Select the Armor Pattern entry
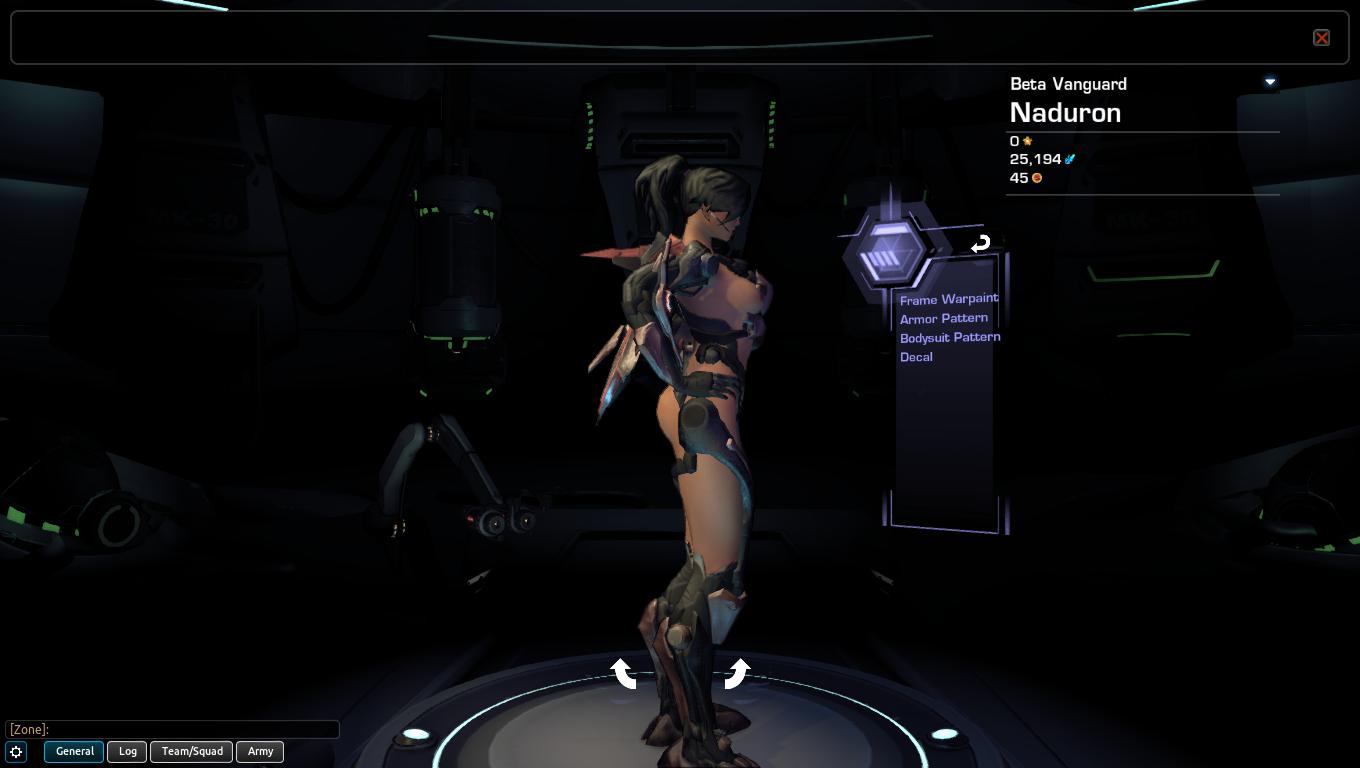The image size is (1360, 768). tap(943, 318)
